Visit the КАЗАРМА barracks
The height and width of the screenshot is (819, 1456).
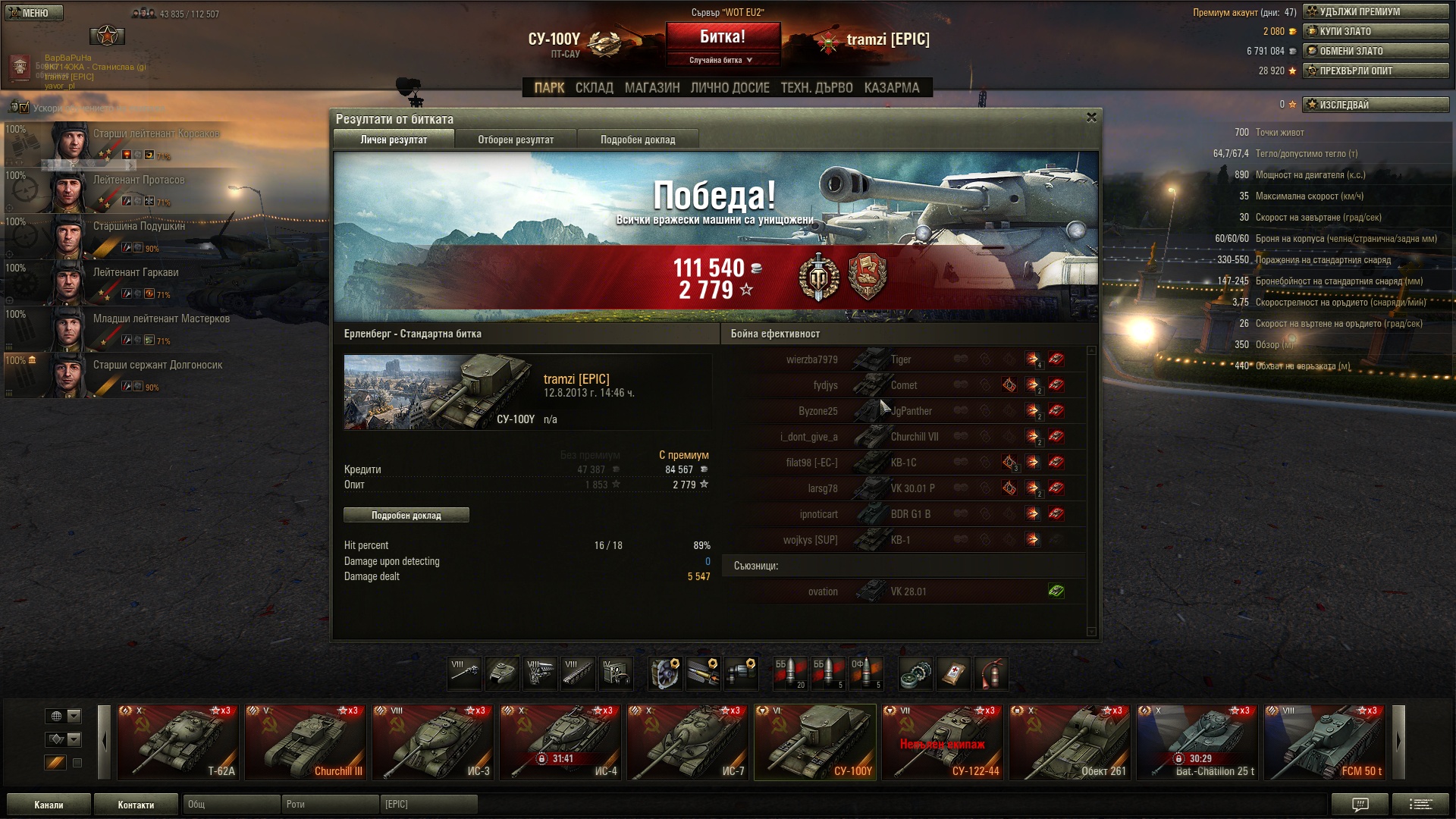(892, 88)
